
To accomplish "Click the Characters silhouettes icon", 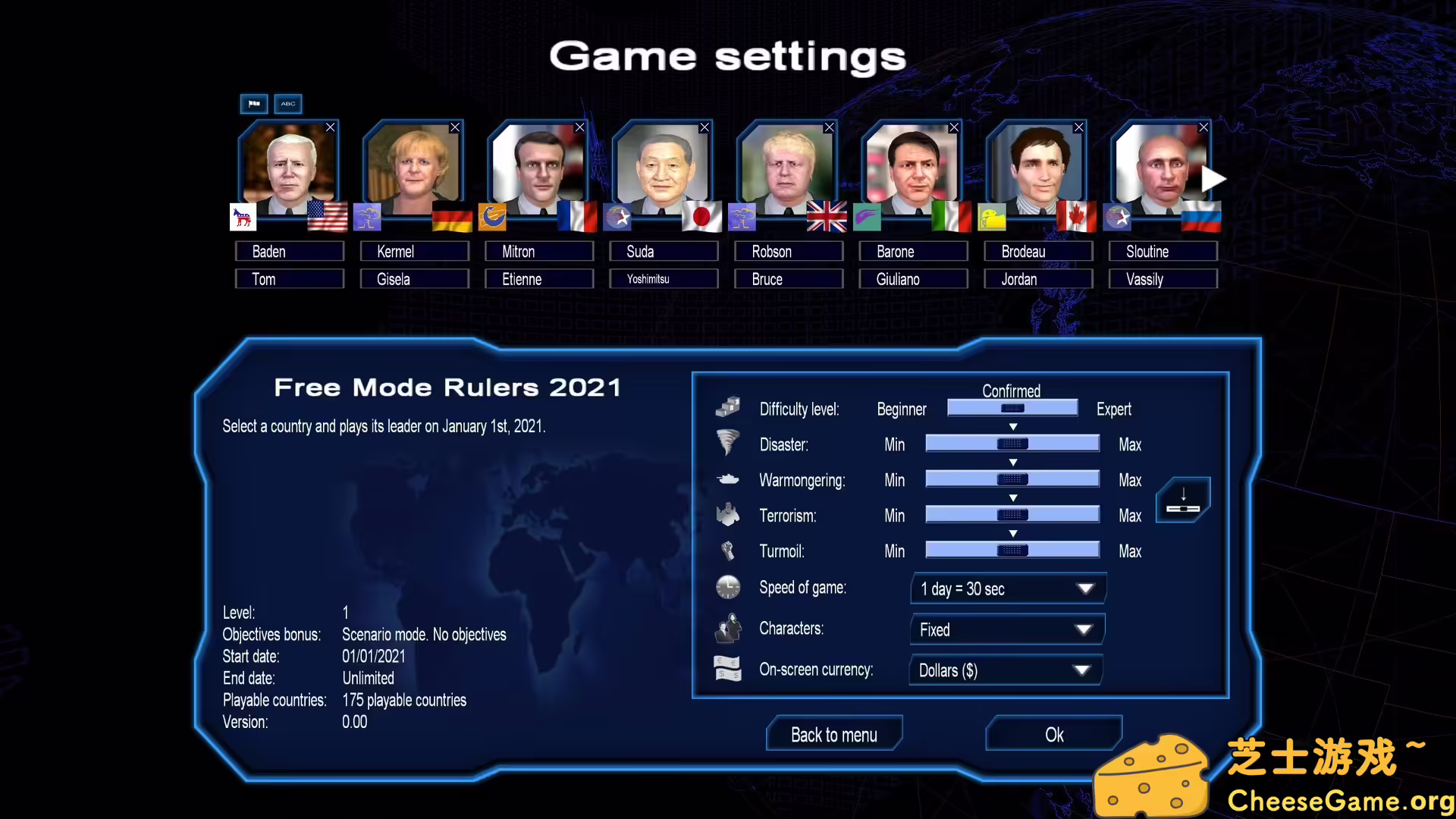I will tap(728, 627).
